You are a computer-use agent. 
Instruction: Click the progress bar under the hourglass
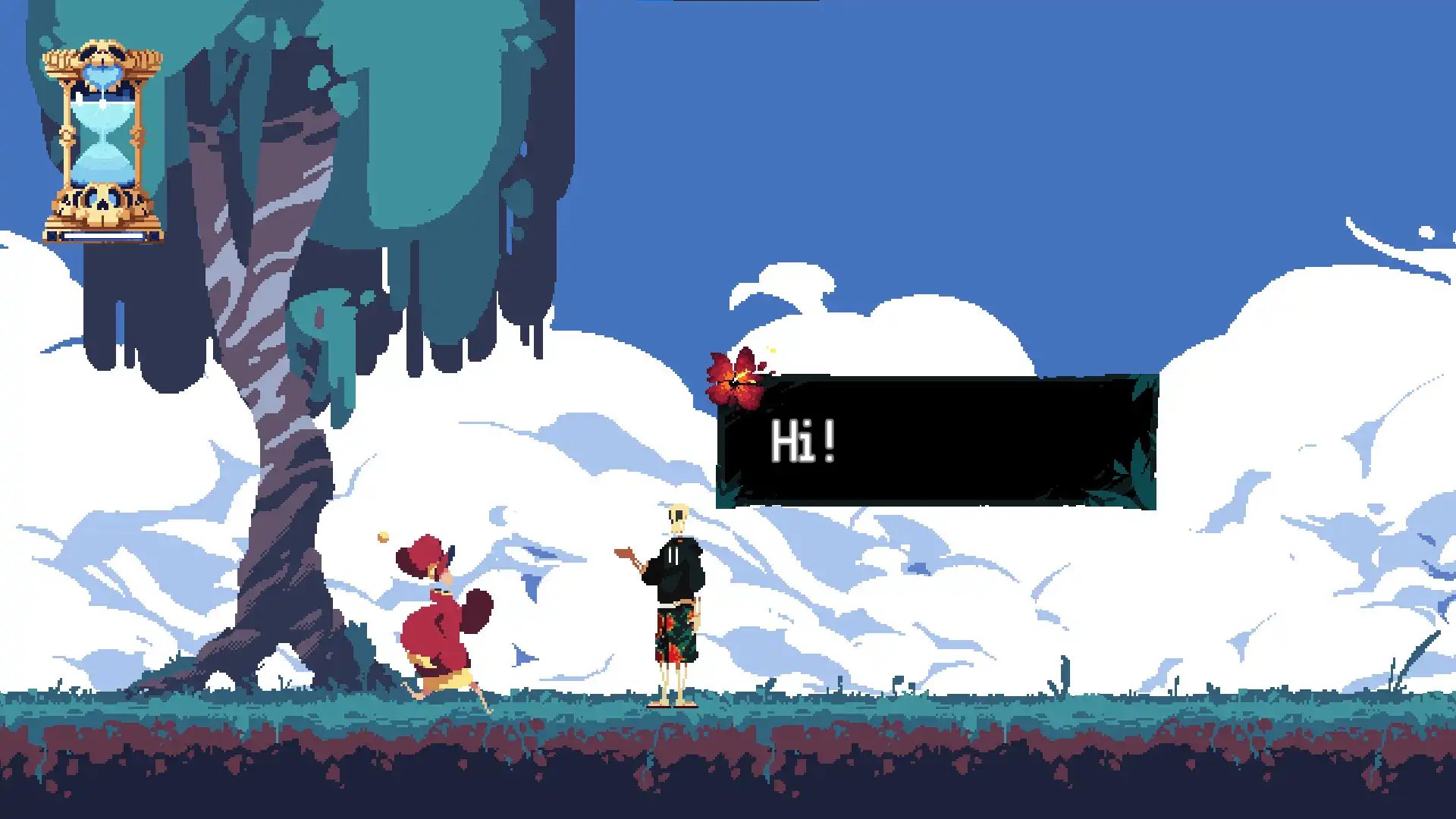[x=104, y=235]
